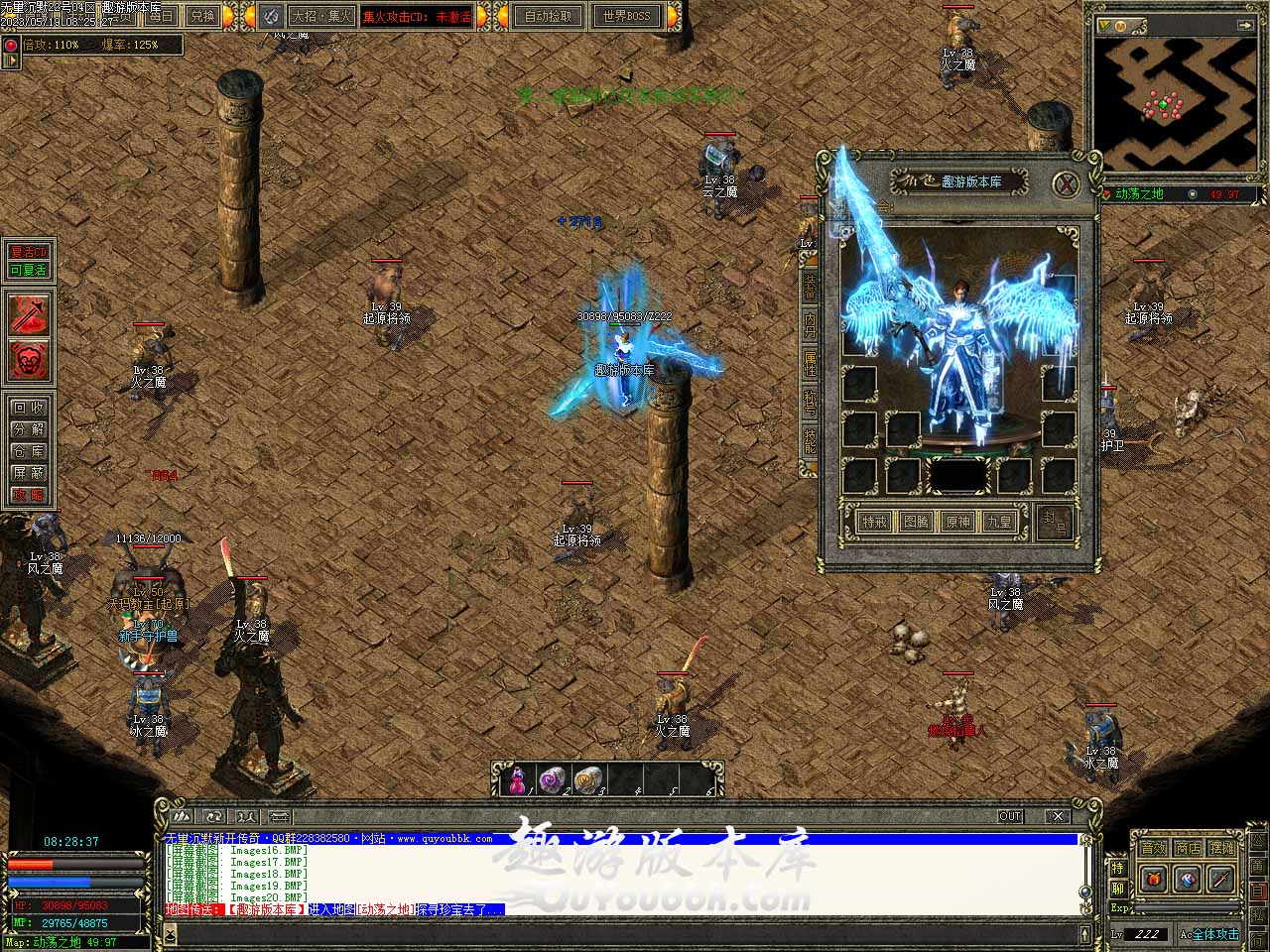Open the 攻略 strategy guide
Image resolution: width=1270 pixels, height=952 pixels.
pos(29,495)
